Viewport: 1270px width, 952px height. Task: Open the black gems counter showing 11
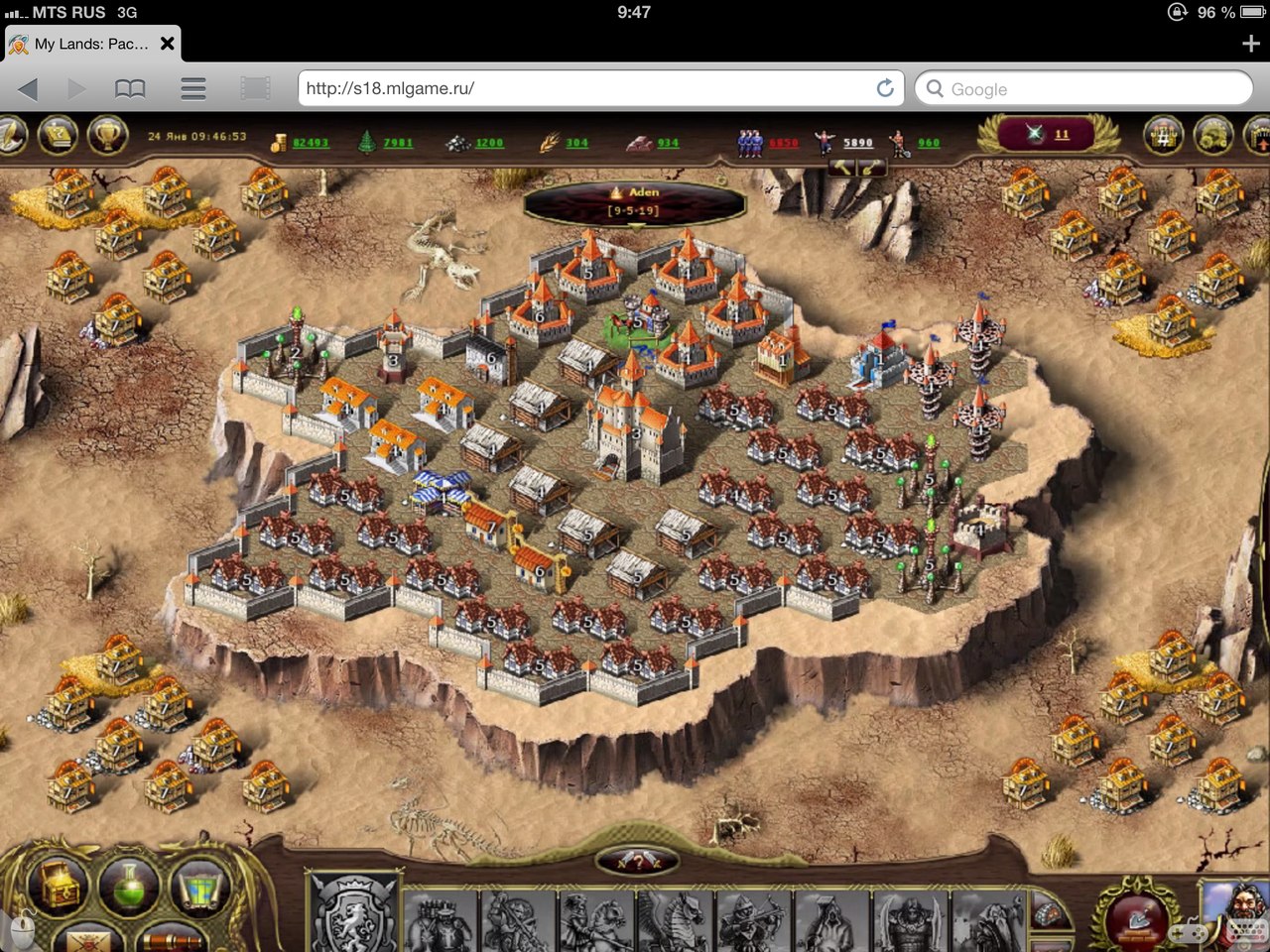pos(1050,135)
